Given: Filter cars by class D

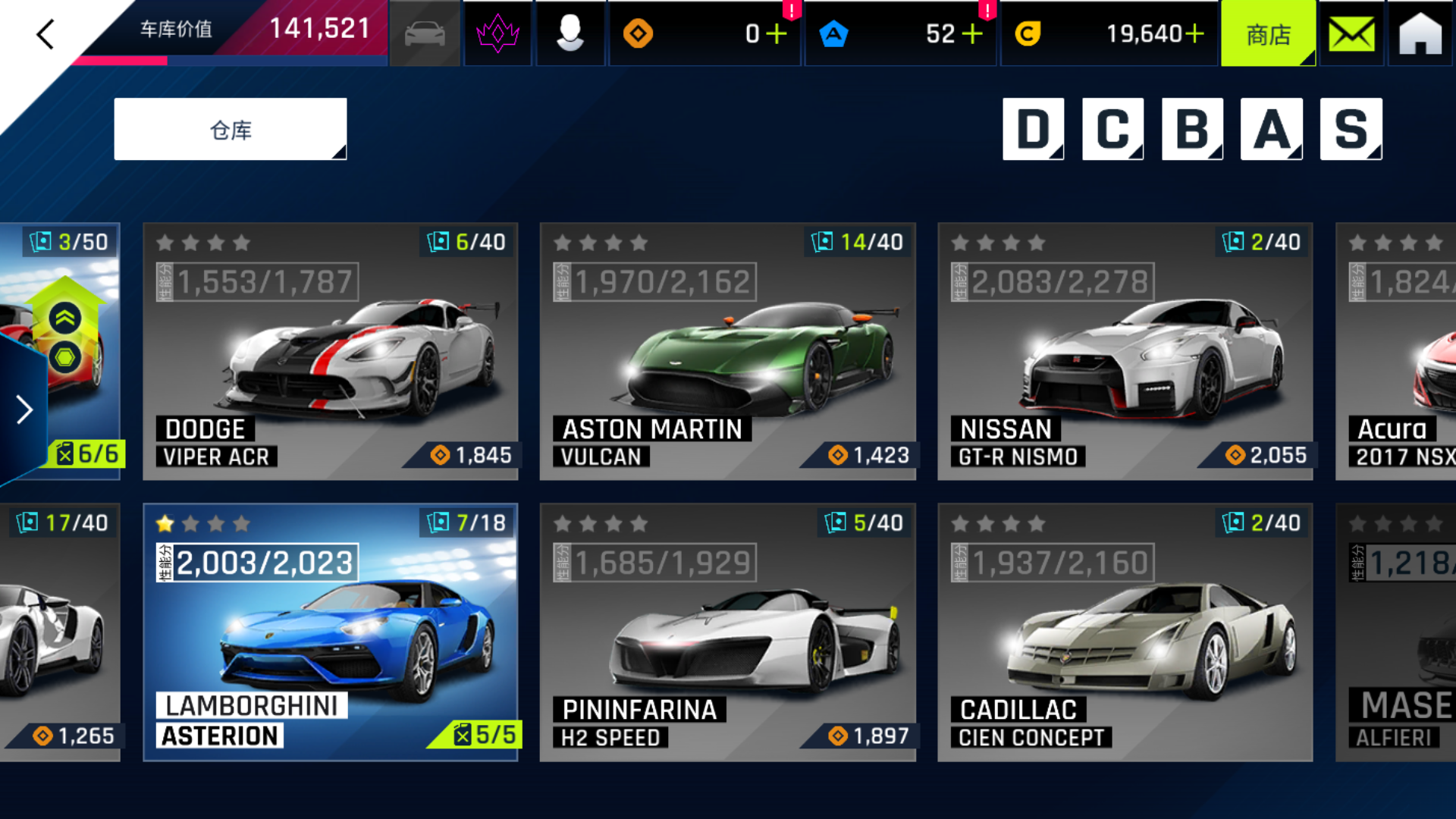Looking at the screenshot, I should [1033, 129].
